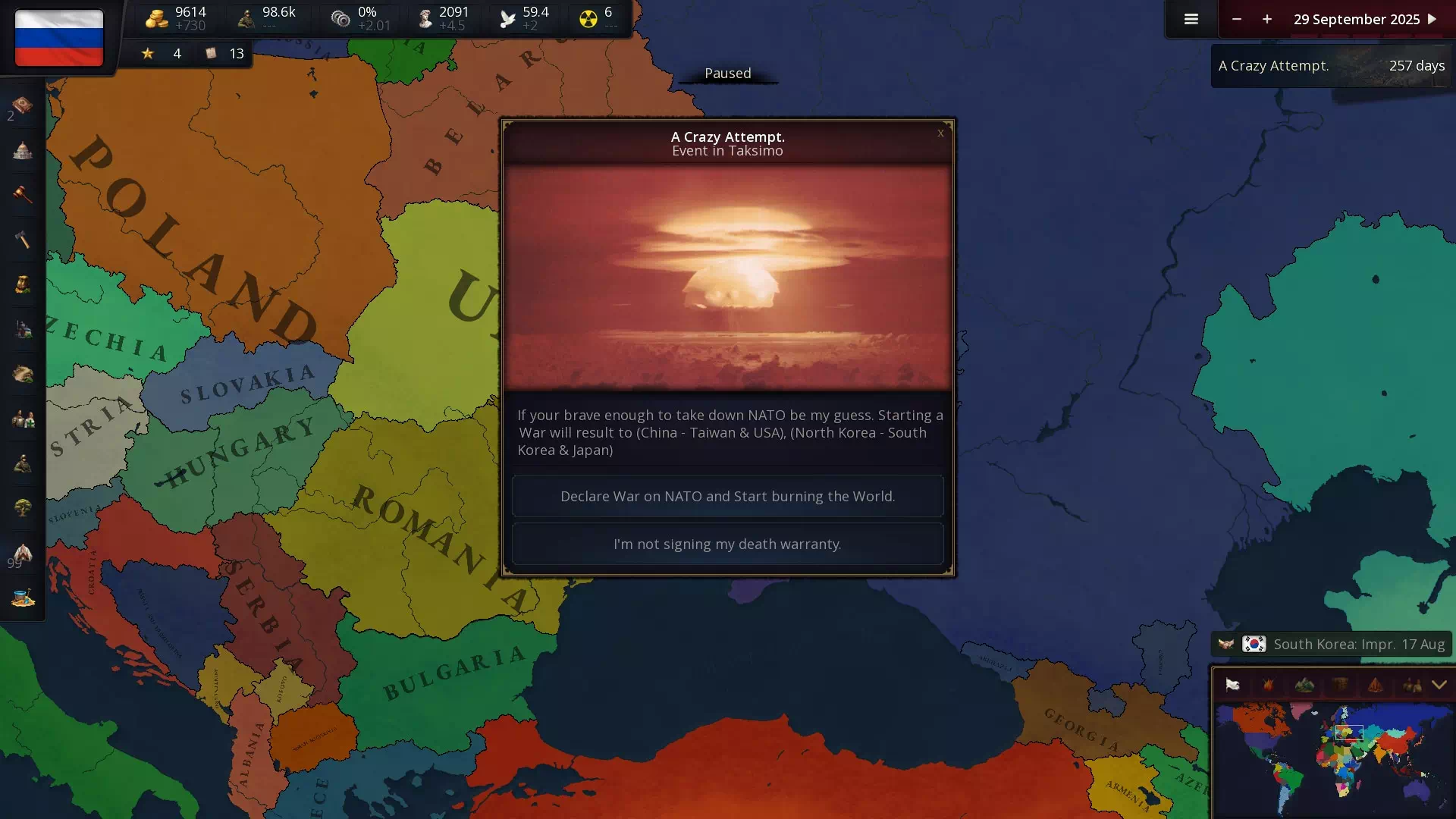
Task: Decrease game speed with minus button
Action: tap(1237, 19)
